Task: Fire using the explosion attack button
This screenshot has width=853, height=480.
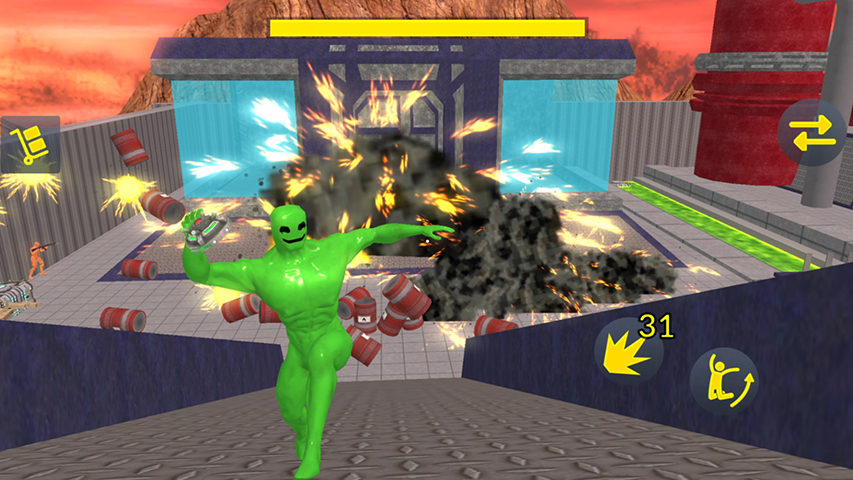Action: [x=628, y=353]
